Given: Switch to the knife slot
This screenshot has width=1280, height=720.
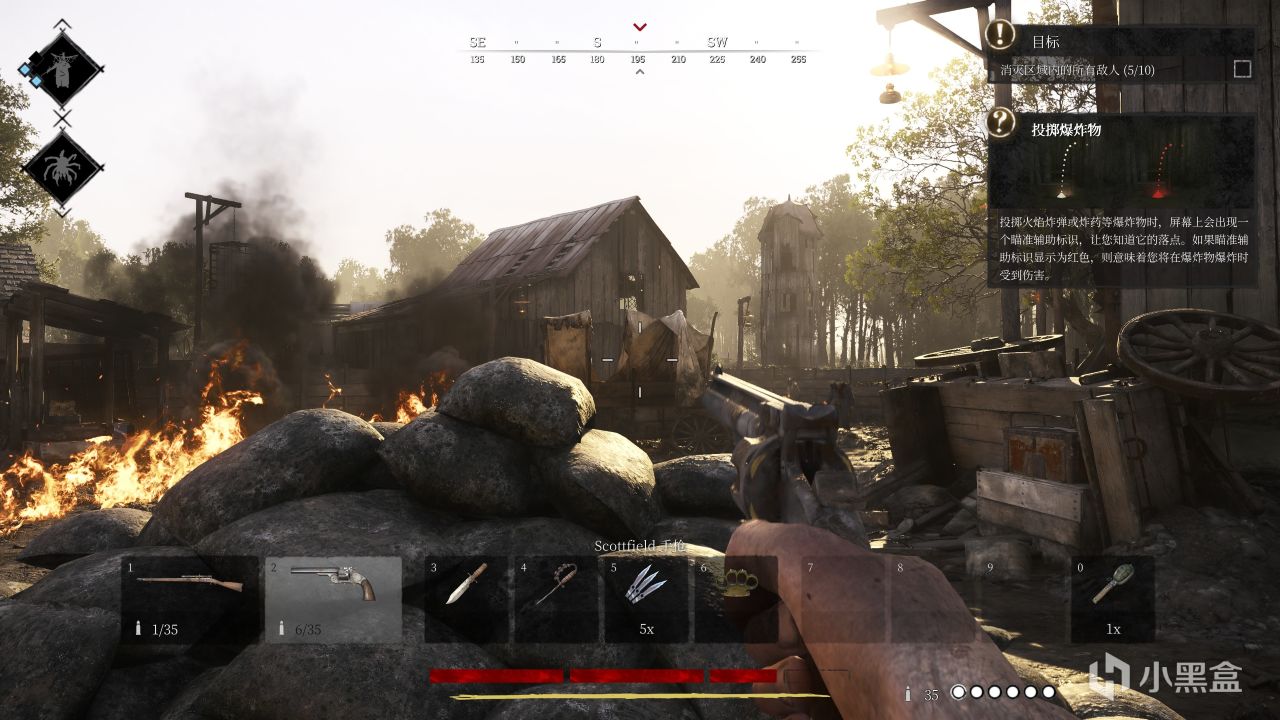Looking at the screenshot, I should [x=466, y=598].
